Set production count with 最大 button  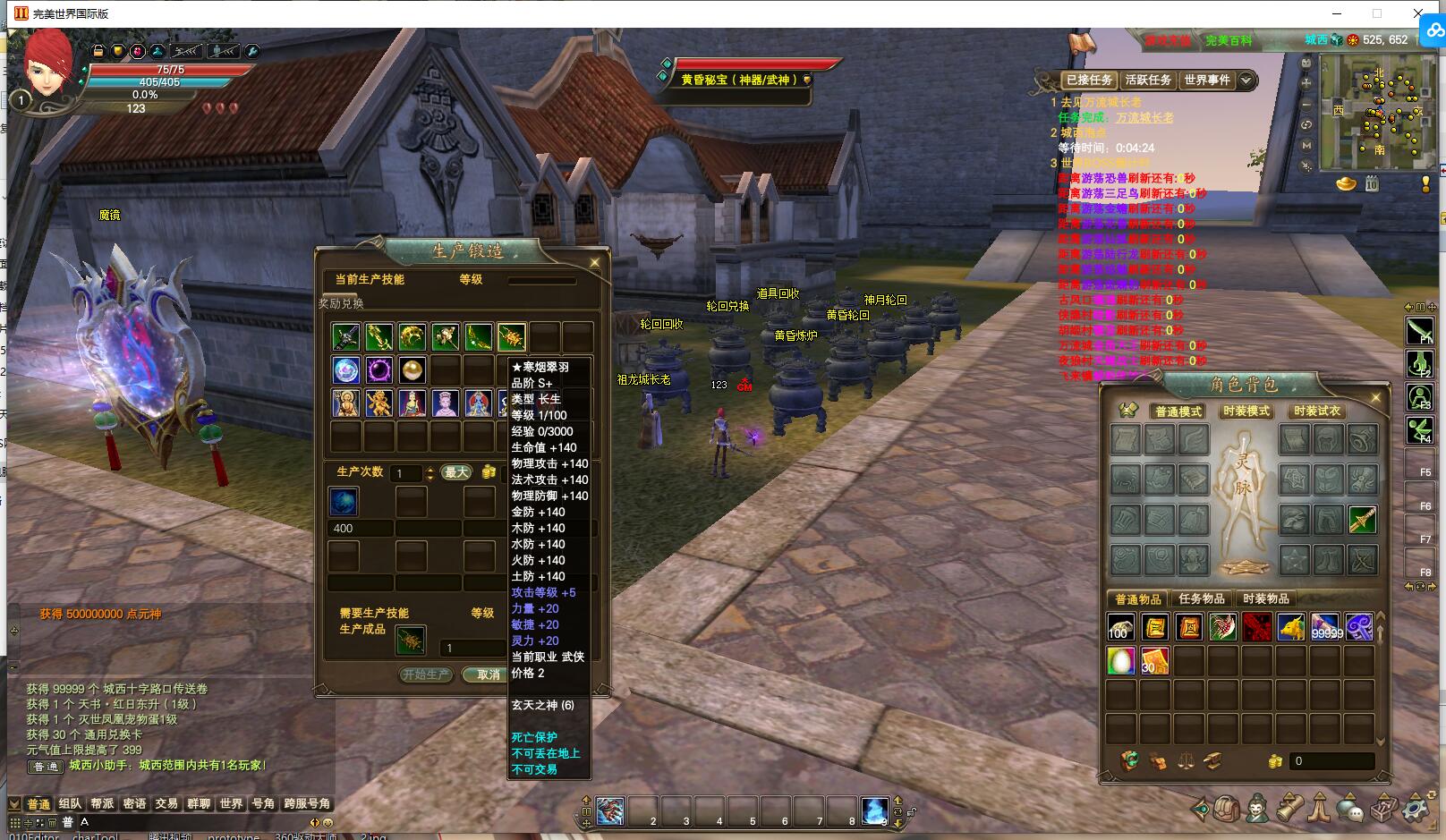[456, 472]
